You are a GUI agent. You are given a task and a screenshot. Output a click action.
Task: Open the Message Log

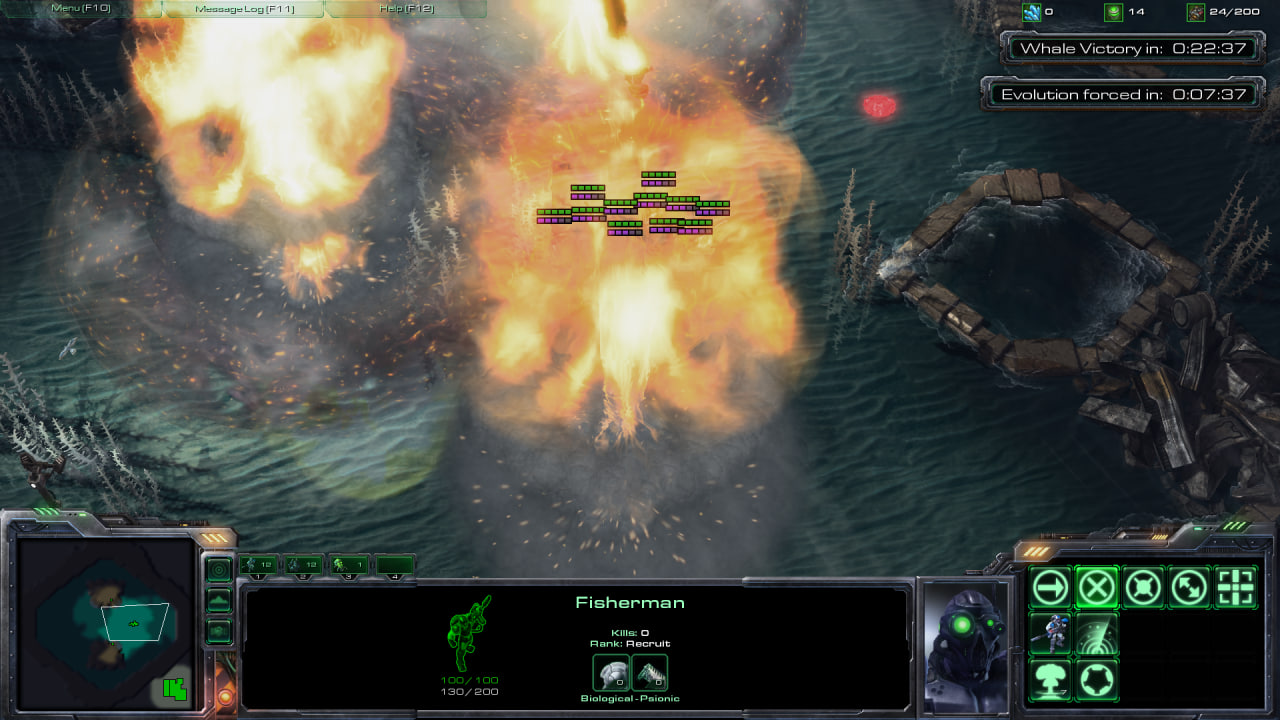click(243, 9)
